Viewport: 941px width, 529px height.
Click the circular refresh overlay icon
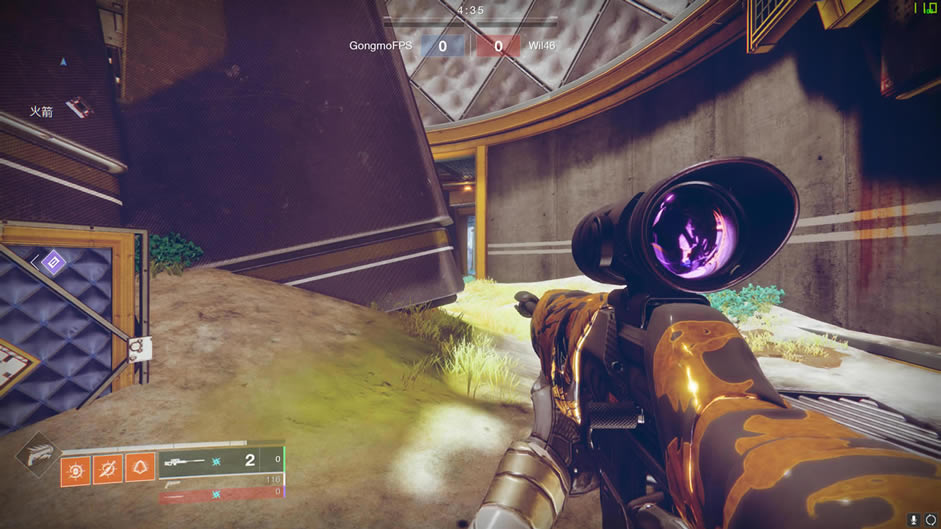coord(932,520)
